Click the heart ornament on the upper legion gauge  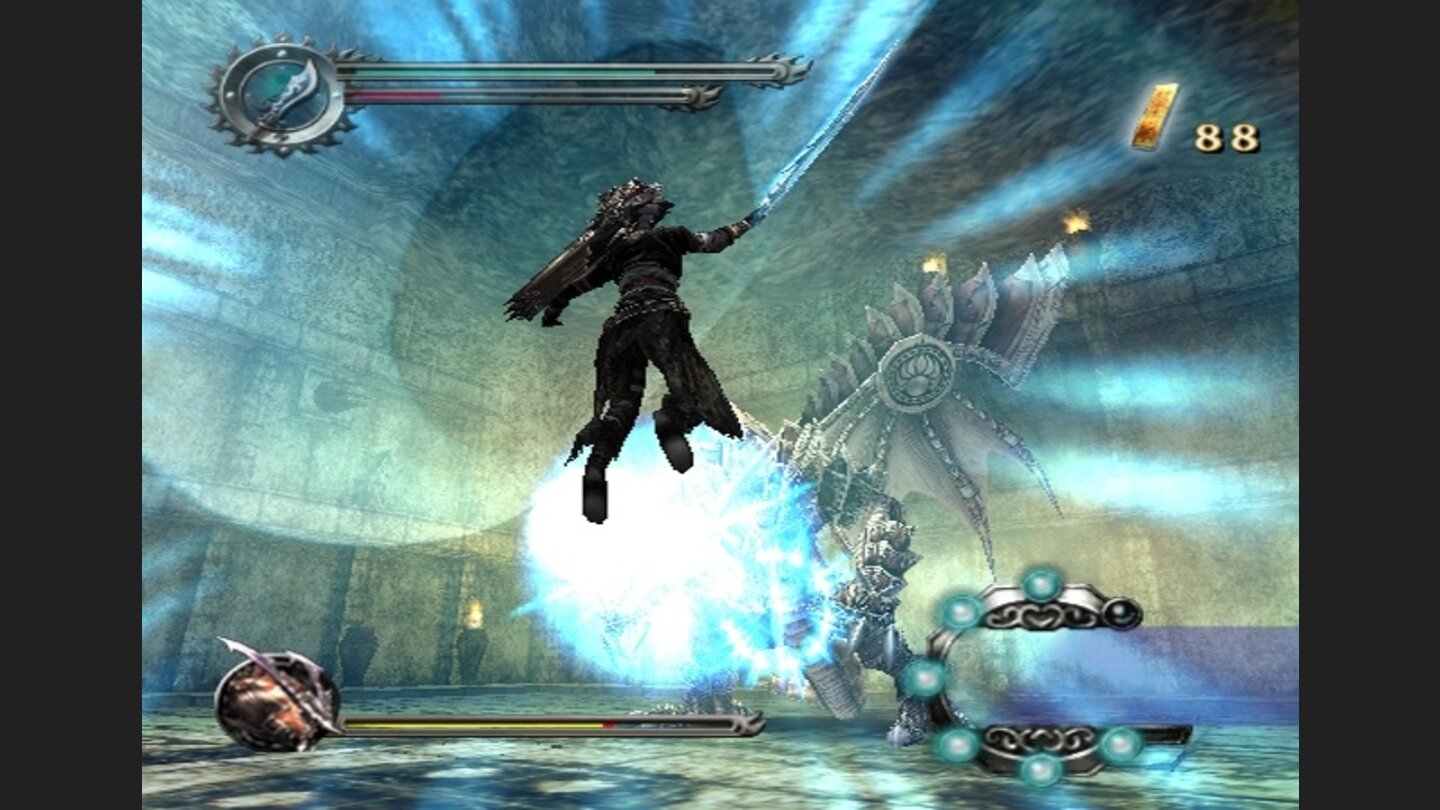click(1039, 615)
